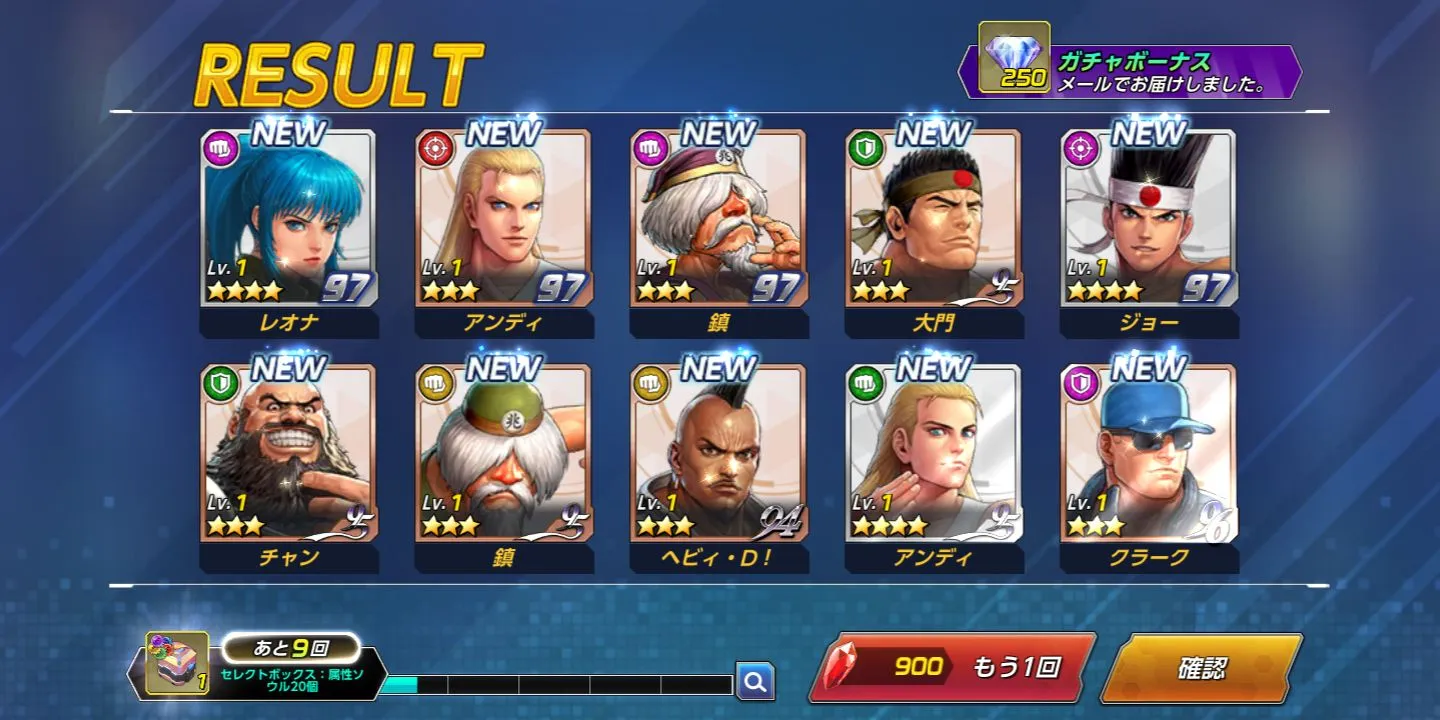The height and width of the screenshot is (720, 1440).
Task: Tap the select box reward icon
Action: (177, 663)
